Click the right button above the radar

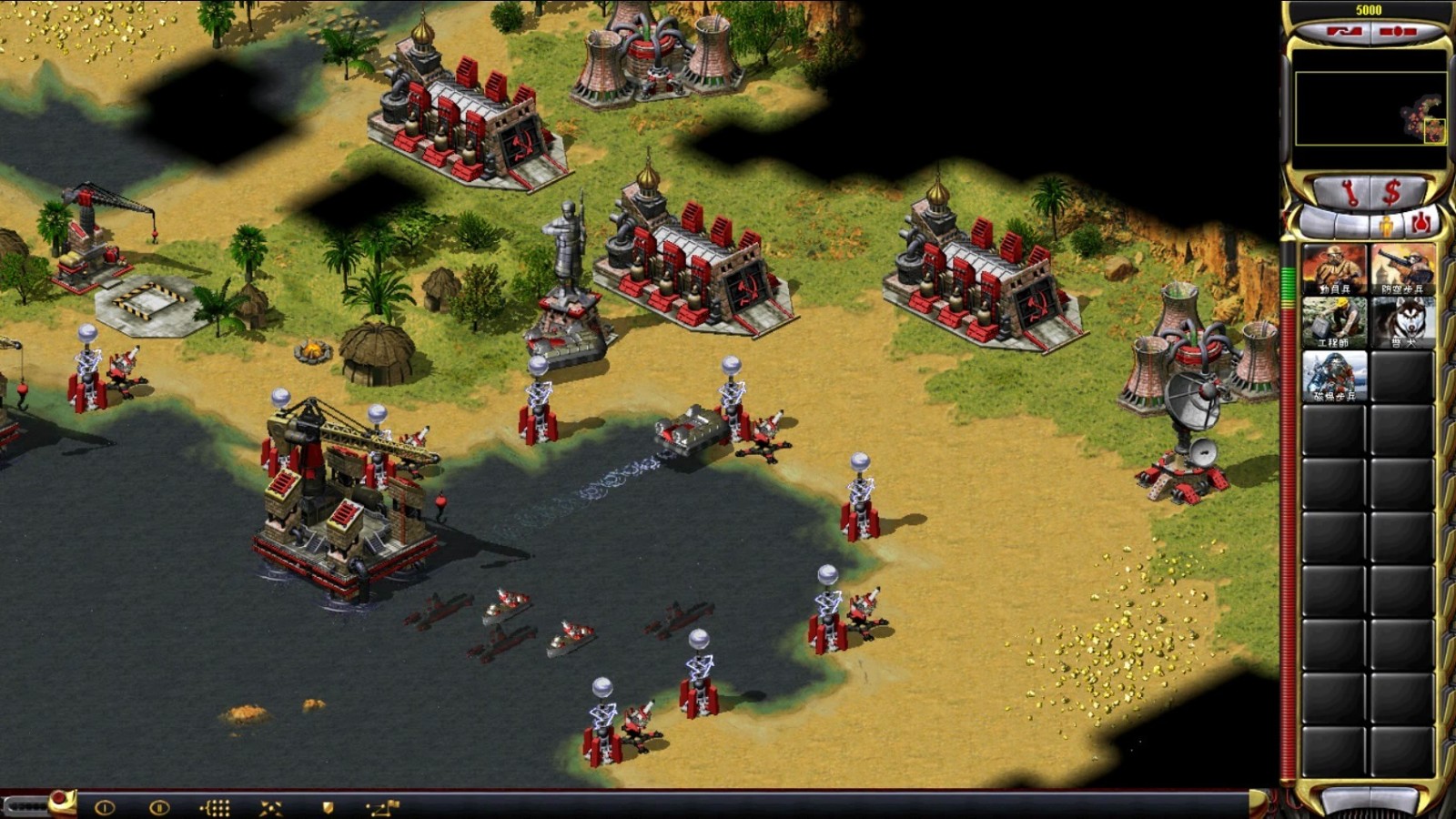coord(1398,32)
